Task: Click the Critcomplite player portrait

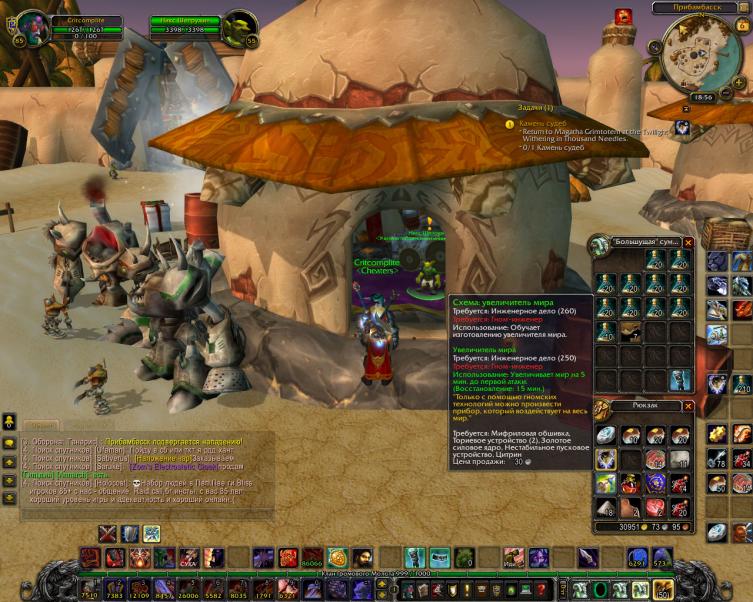Action: [x=33, y=27]
